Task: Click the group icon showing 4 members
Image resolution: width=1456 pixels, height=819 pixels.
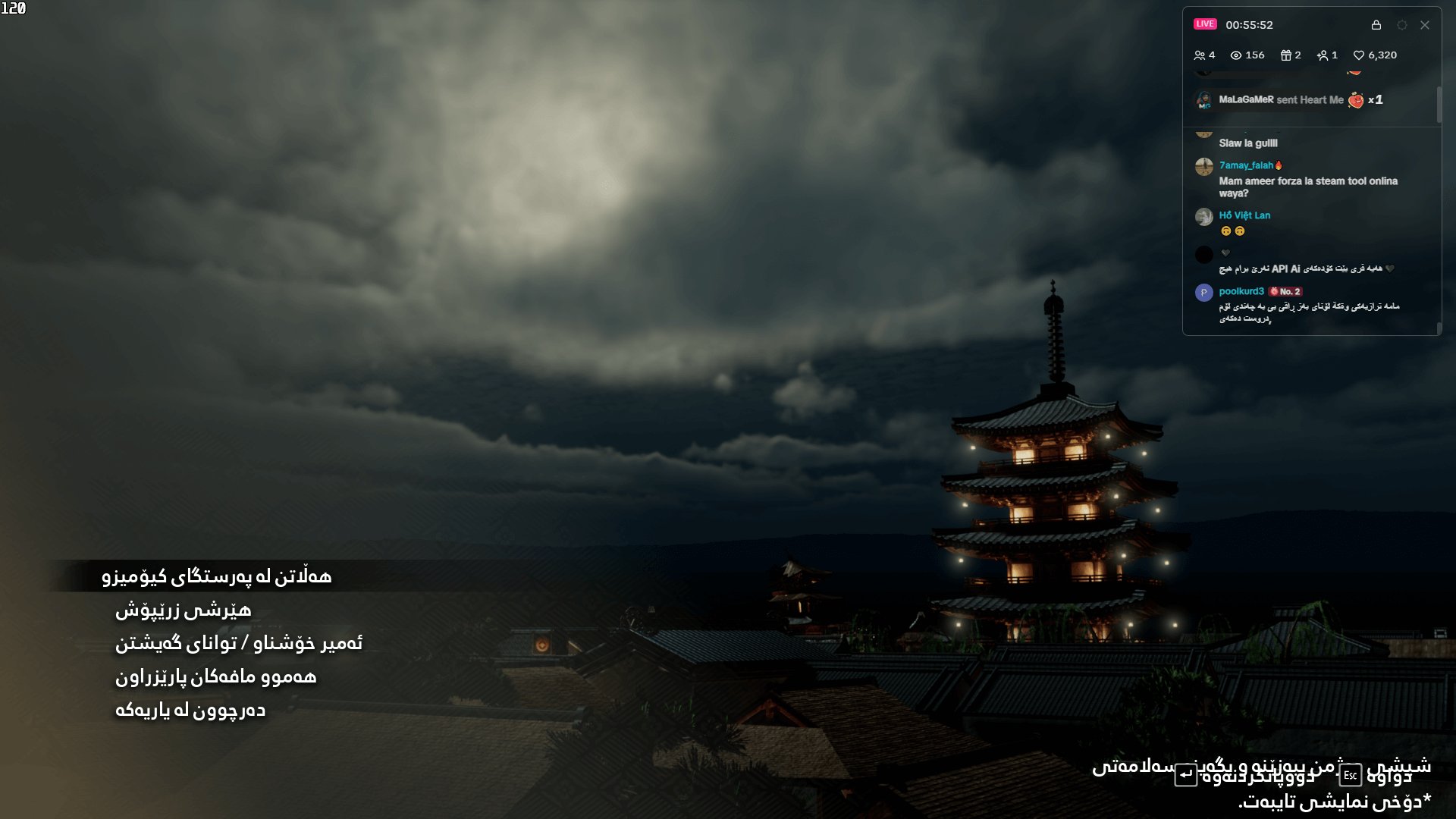Action: [1200, 55]
